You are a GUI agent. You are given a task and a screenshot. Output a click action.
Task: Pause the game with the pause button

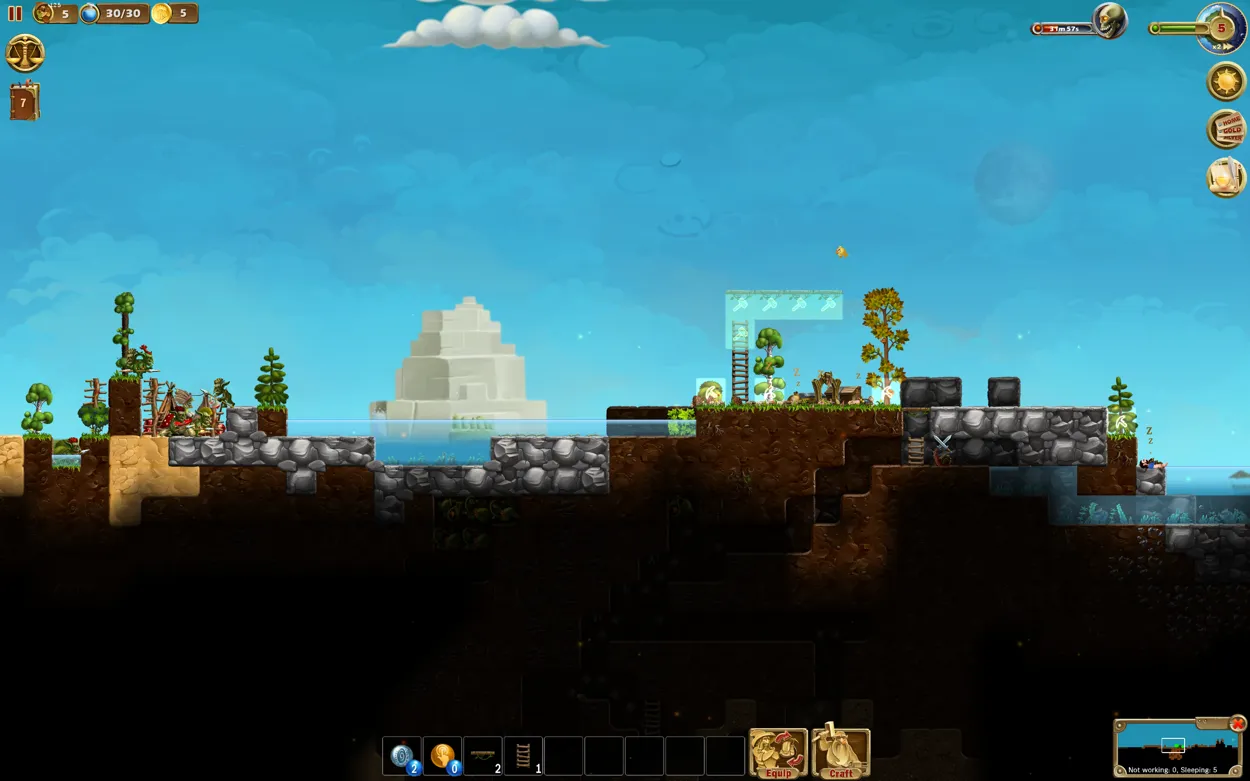click(x=15, y=14)
